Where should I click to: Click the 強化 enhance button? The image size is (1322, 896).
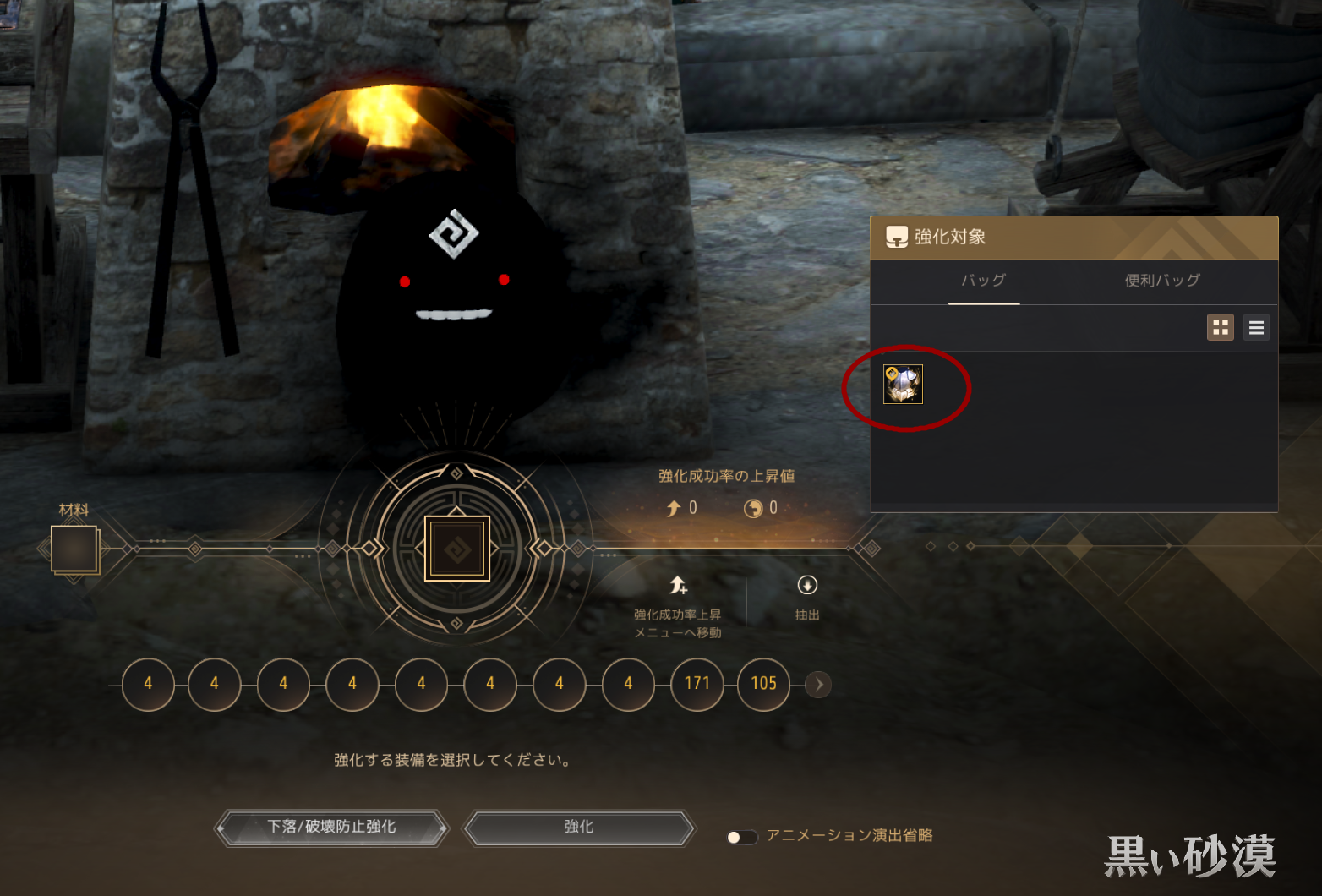pyautogui.click(x=579, y=828)
